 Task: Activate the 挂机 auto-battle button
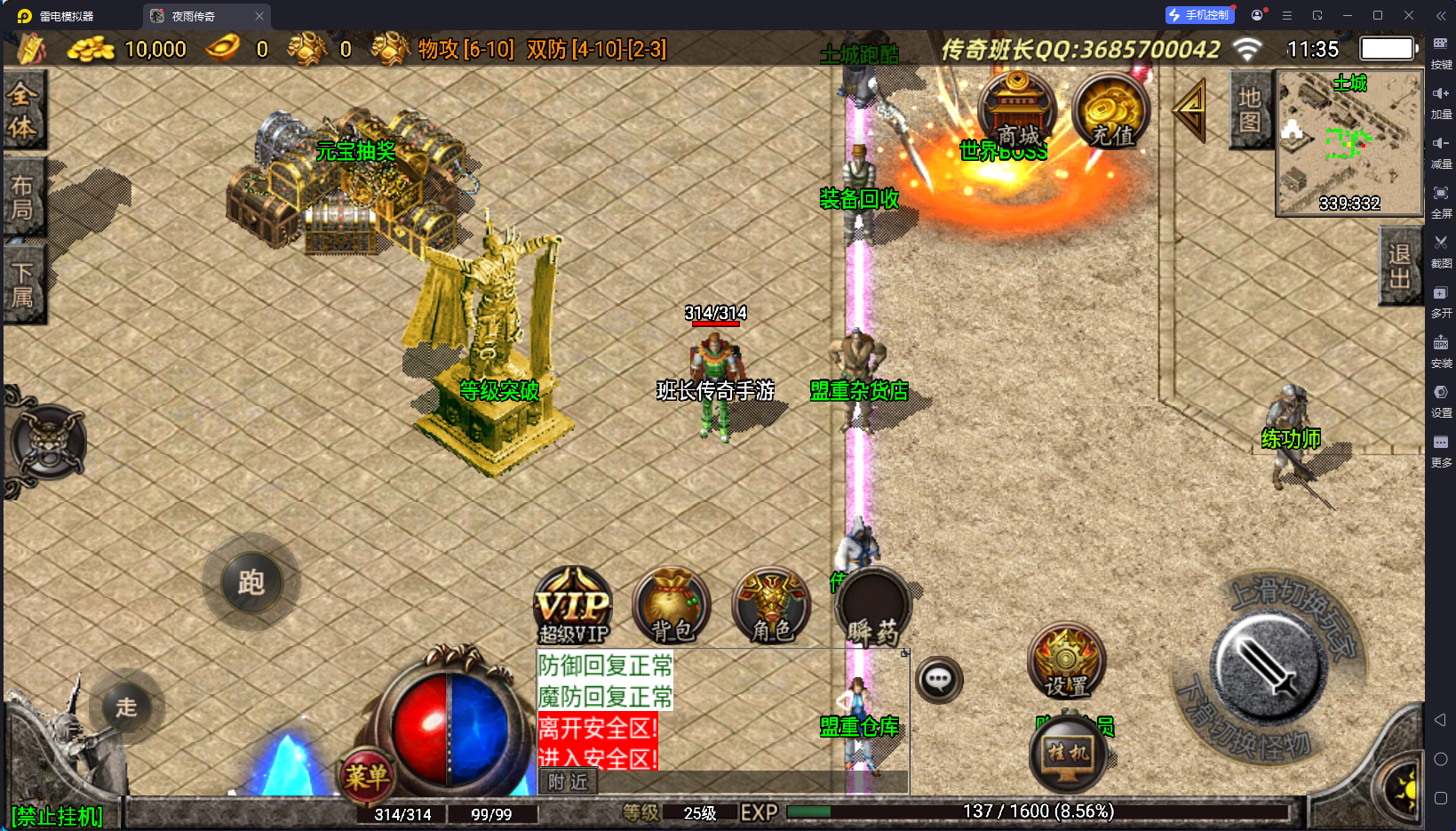(x=1067, y=754)
